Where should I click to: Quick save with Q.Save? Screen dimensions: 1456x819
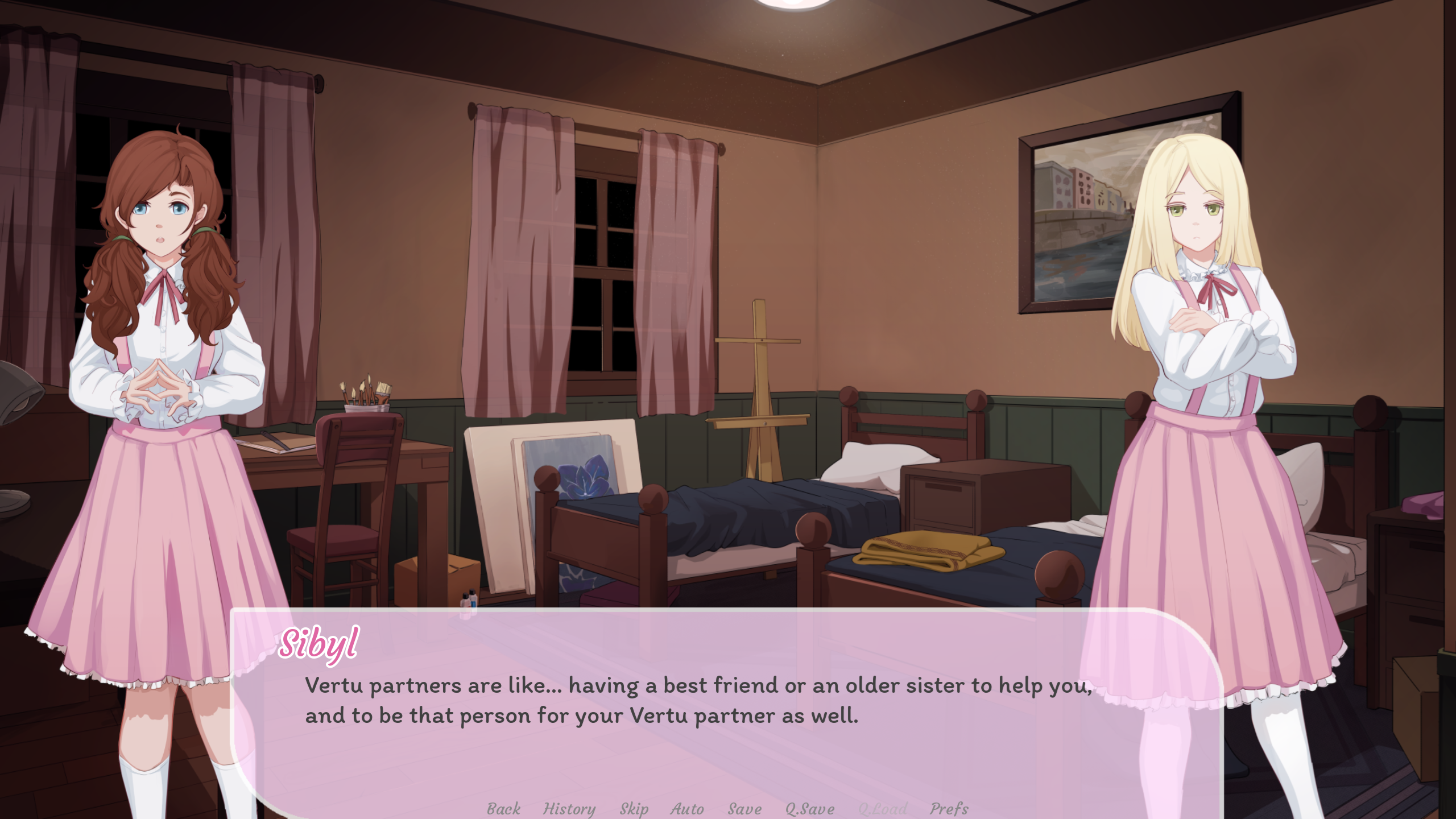(809, 808)
